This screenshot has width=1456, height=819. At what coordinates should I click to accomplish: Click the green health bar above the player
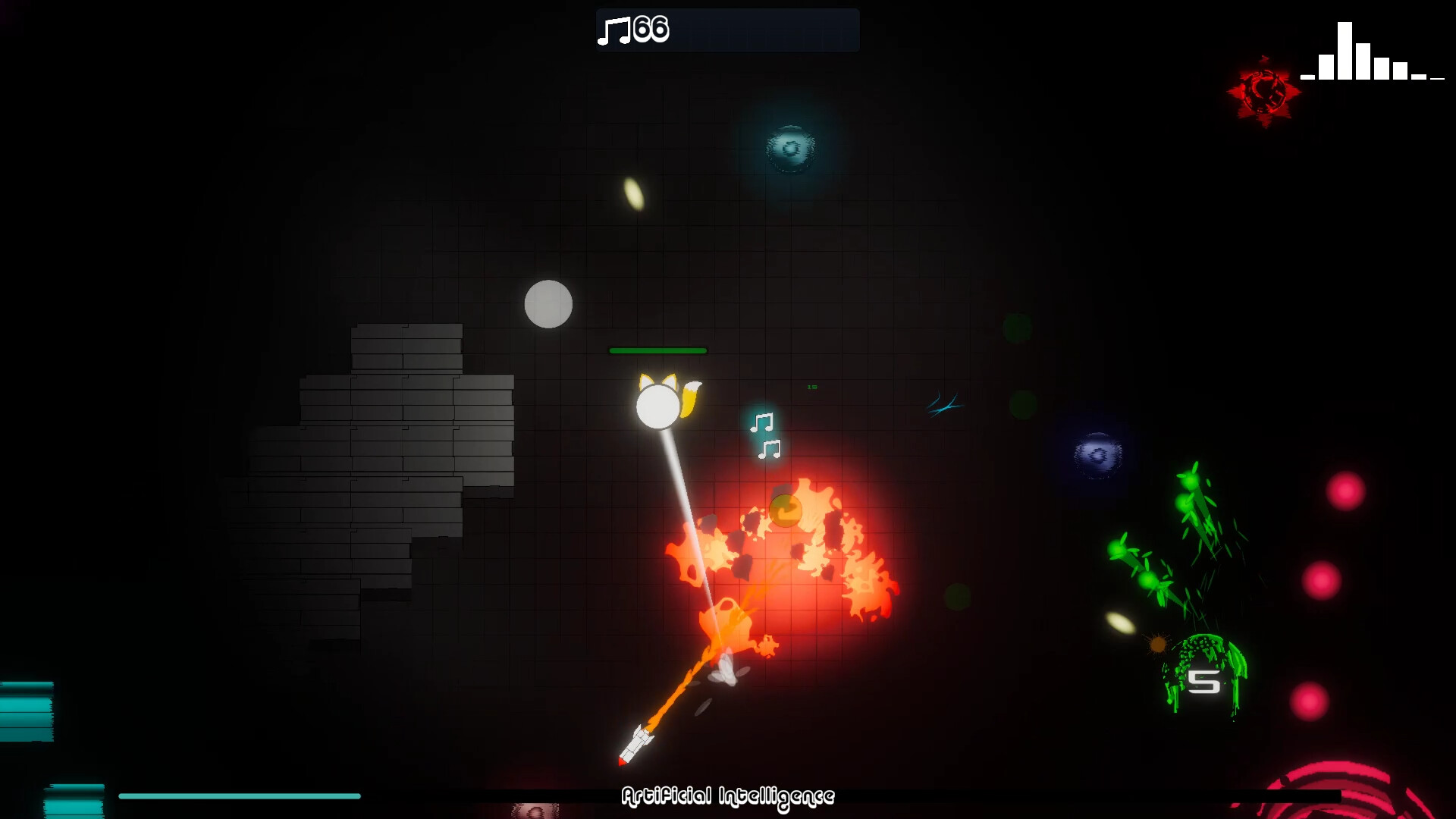[658, 350]
